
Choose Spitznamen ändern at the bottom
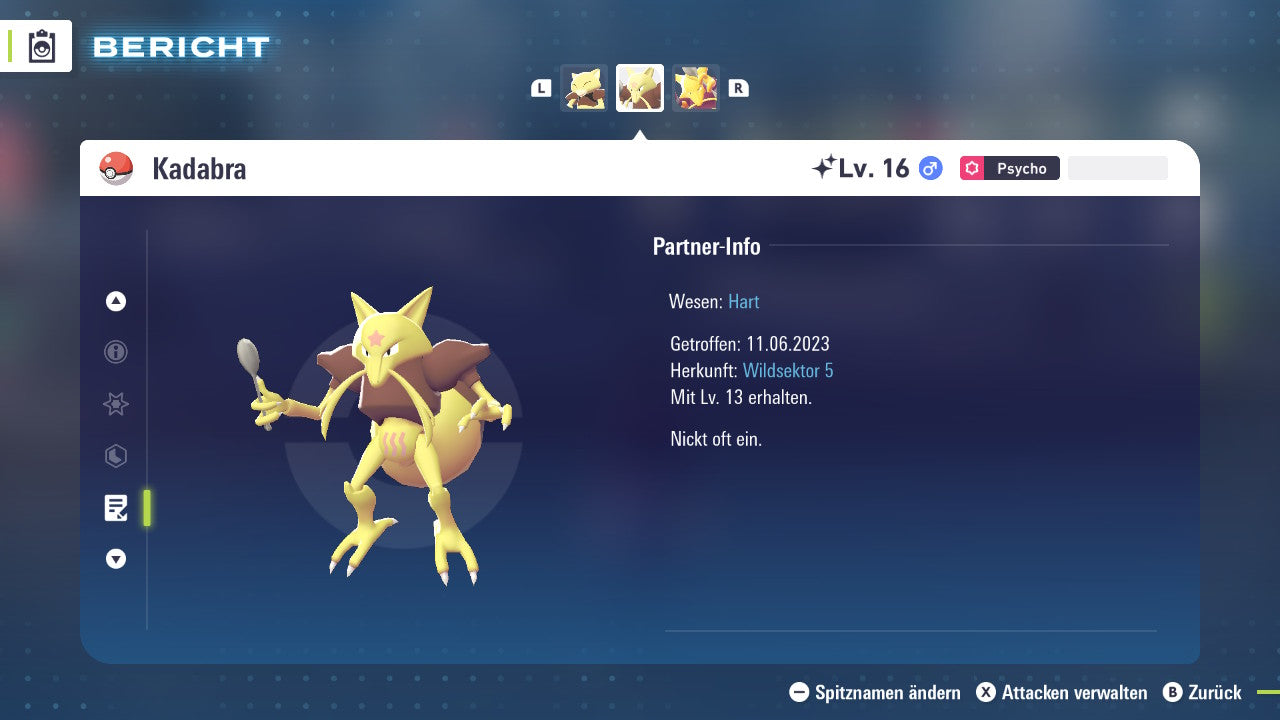(x=877, y=692)
